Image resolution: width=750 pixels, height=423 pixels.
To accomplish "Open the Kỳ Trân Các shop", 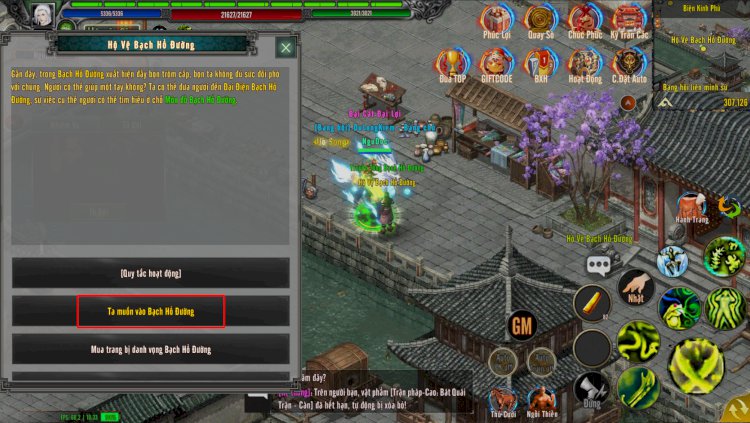I will pos(629,20).
